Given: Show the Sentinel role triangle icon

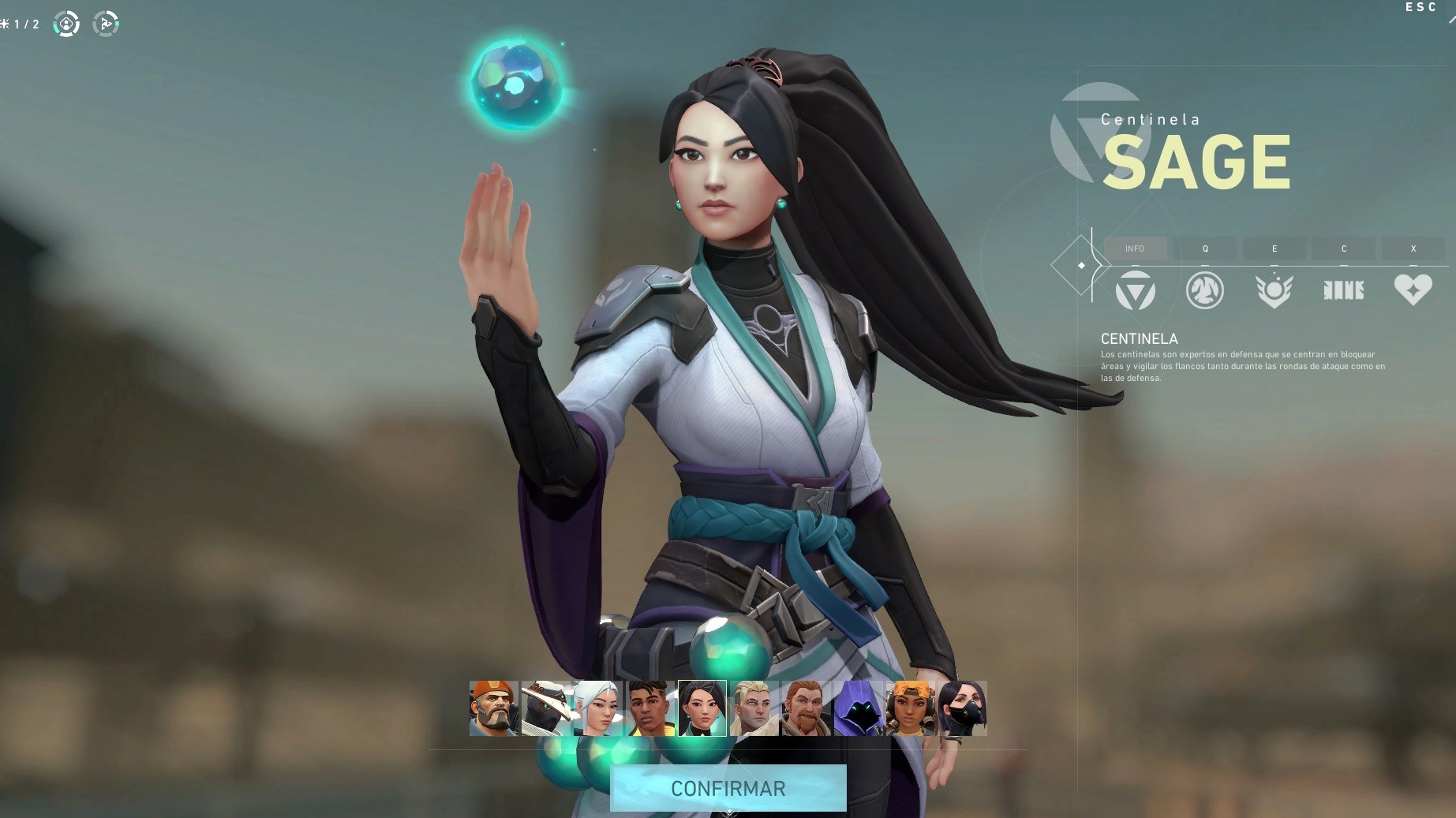Looking at the screenshot, I should tap(1135, 290).
